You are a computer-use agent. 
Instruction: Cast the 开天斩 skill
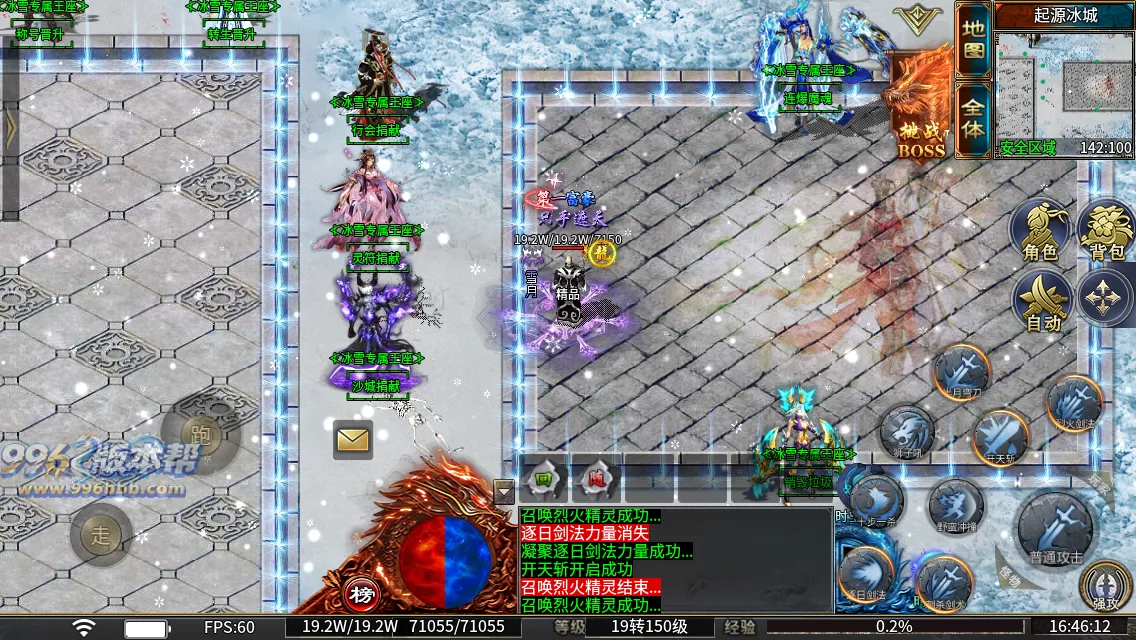click(1000, 438)
